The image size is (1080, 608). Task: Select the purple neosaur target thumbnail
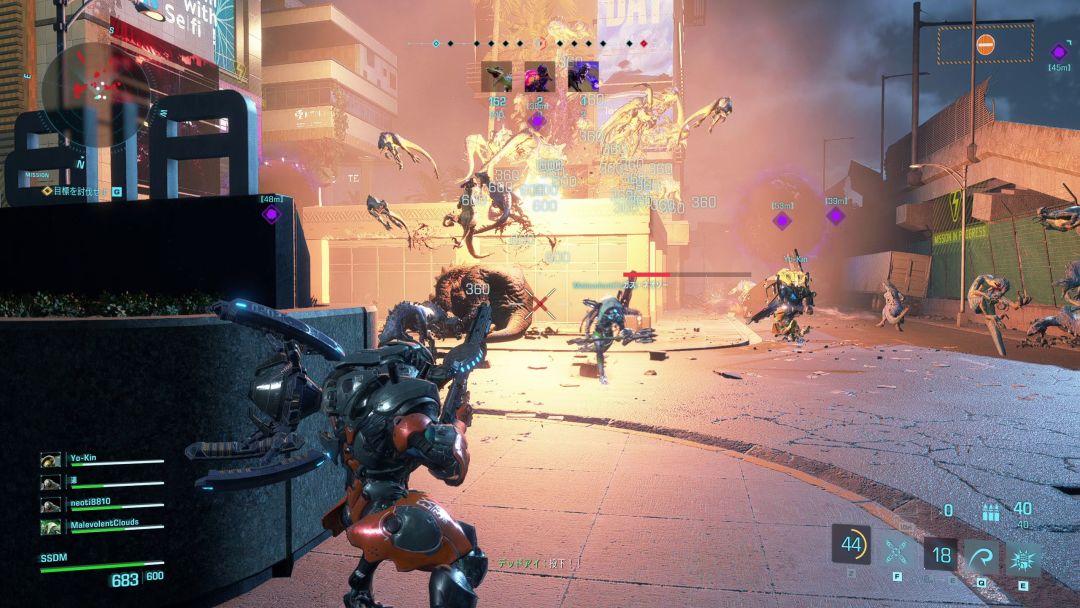pos(583,77)
